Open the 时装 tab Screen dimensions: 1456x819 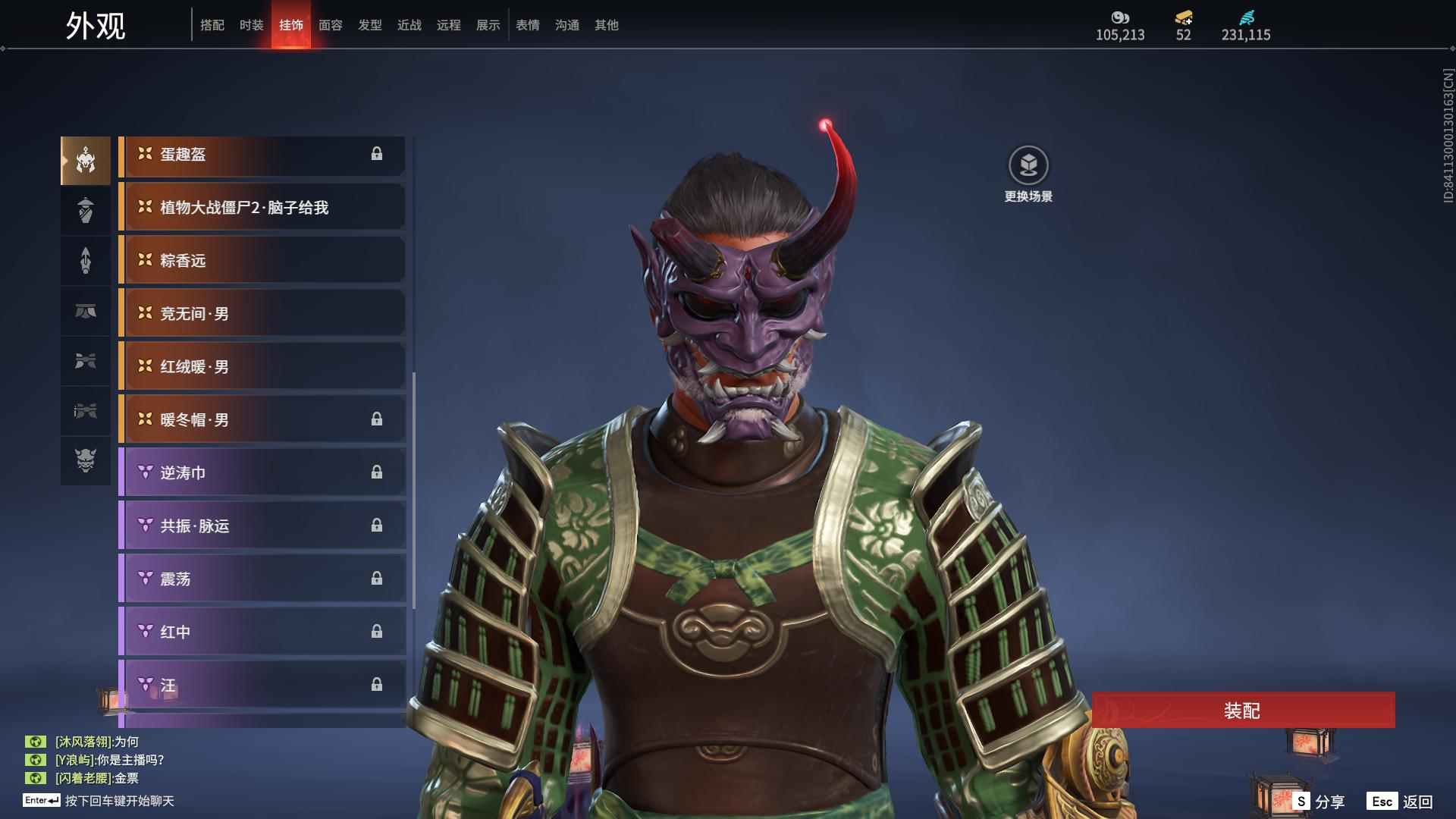(252, 25)
